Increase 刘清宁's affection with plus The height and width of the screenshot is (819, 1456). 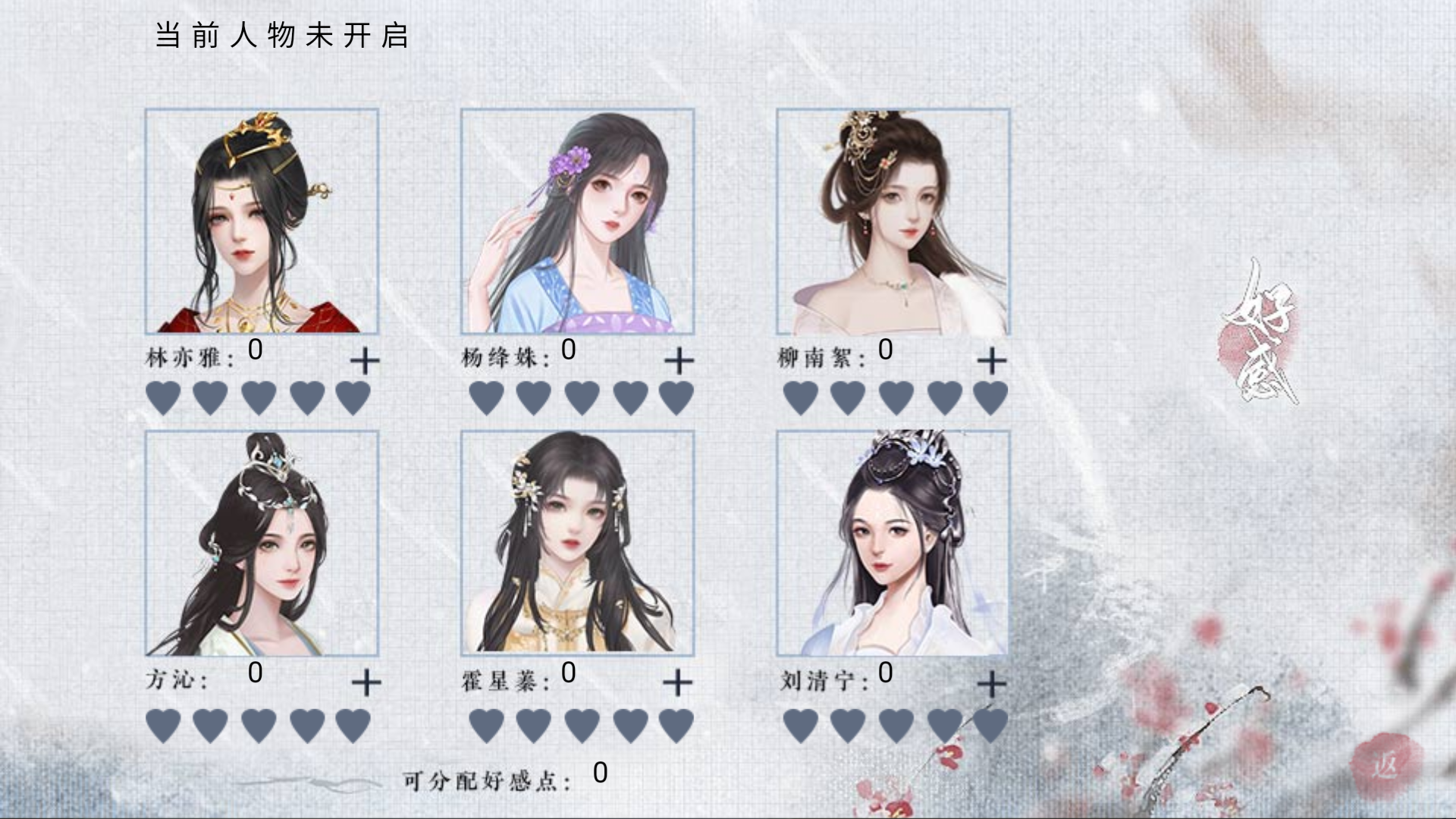click(x=992, y=685)
